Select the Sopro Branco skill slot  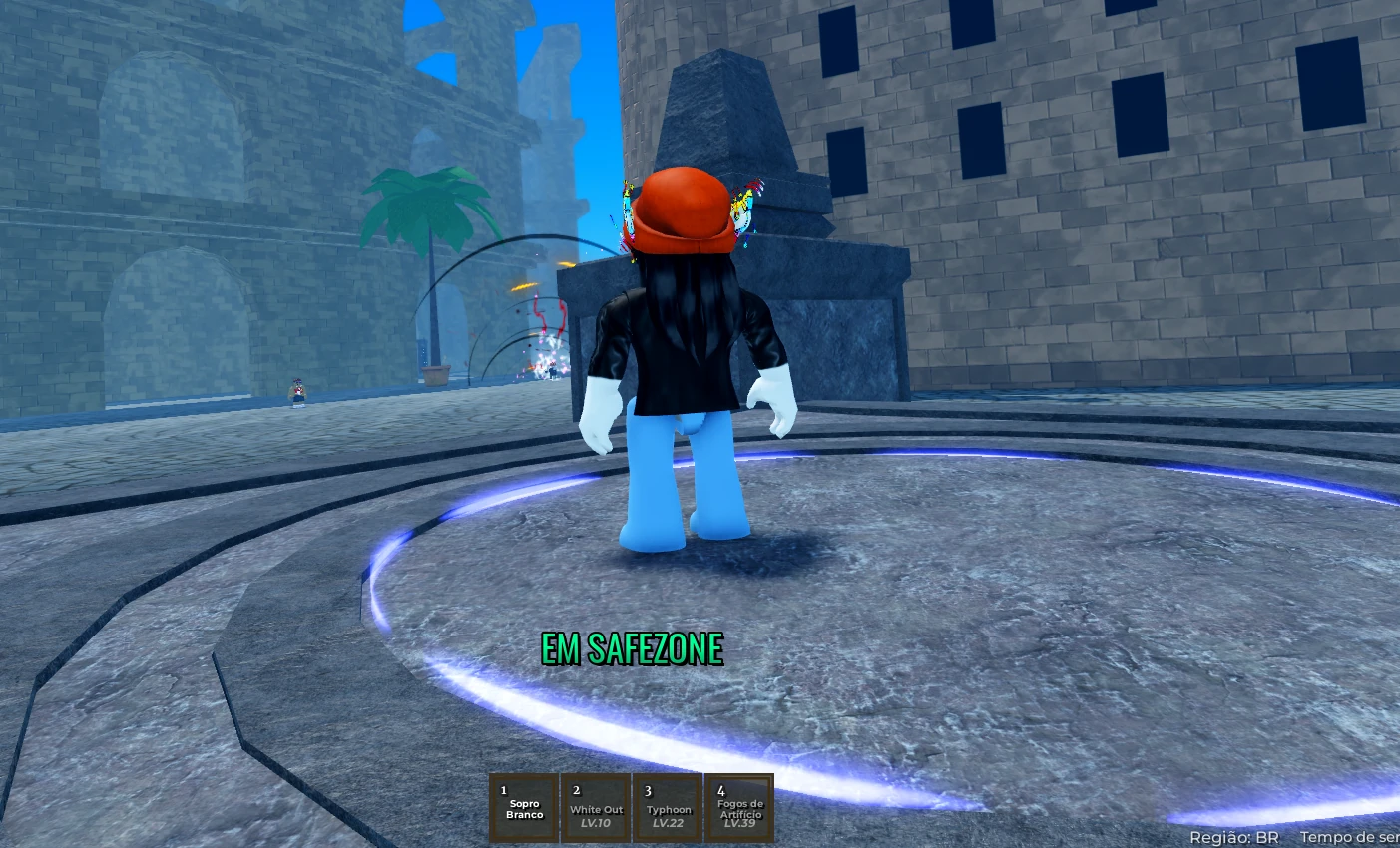(x=523, y=806)
